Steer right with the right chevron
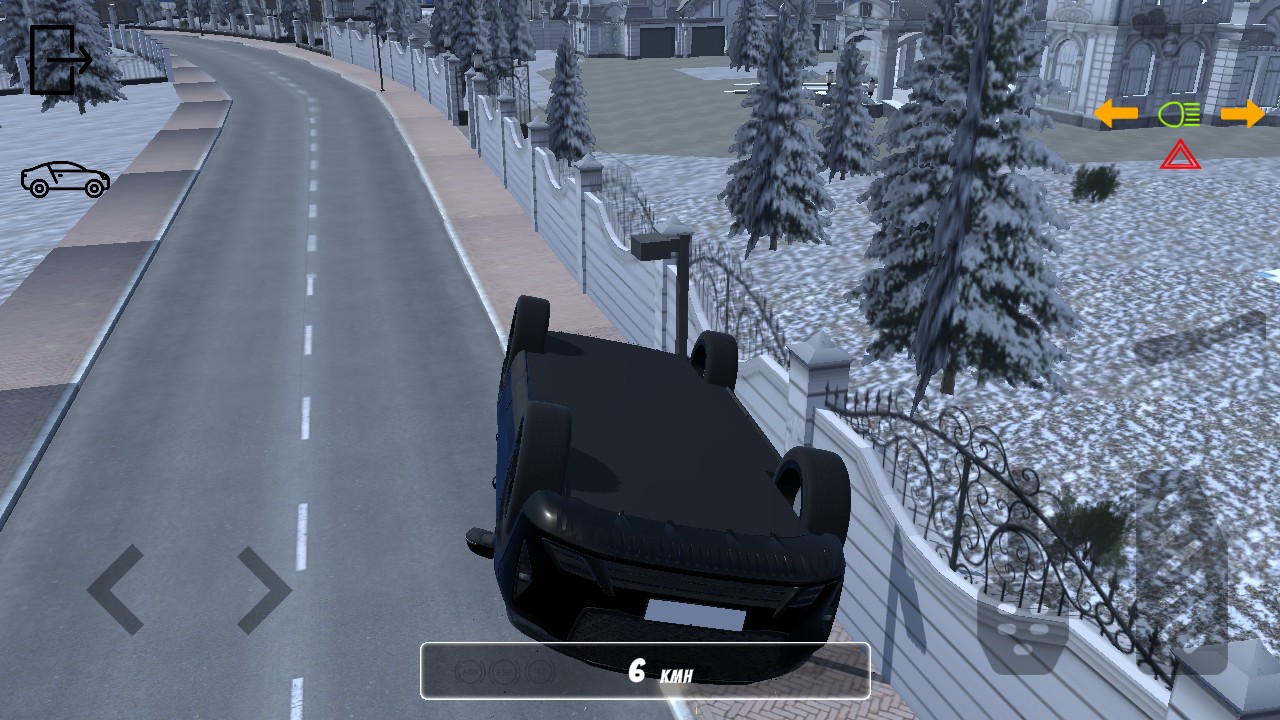 click(x=263, y=589)
